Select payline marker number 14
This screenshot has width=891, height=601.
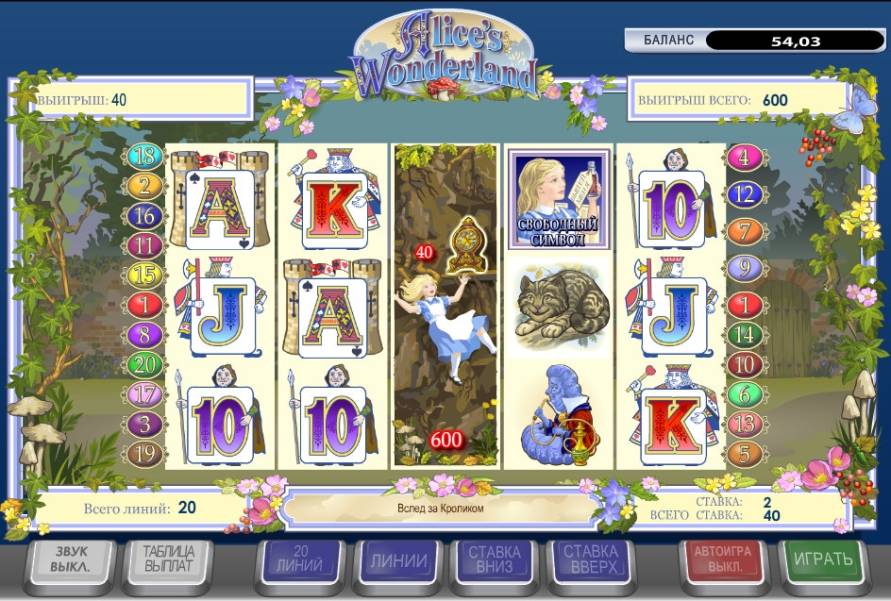743,335
